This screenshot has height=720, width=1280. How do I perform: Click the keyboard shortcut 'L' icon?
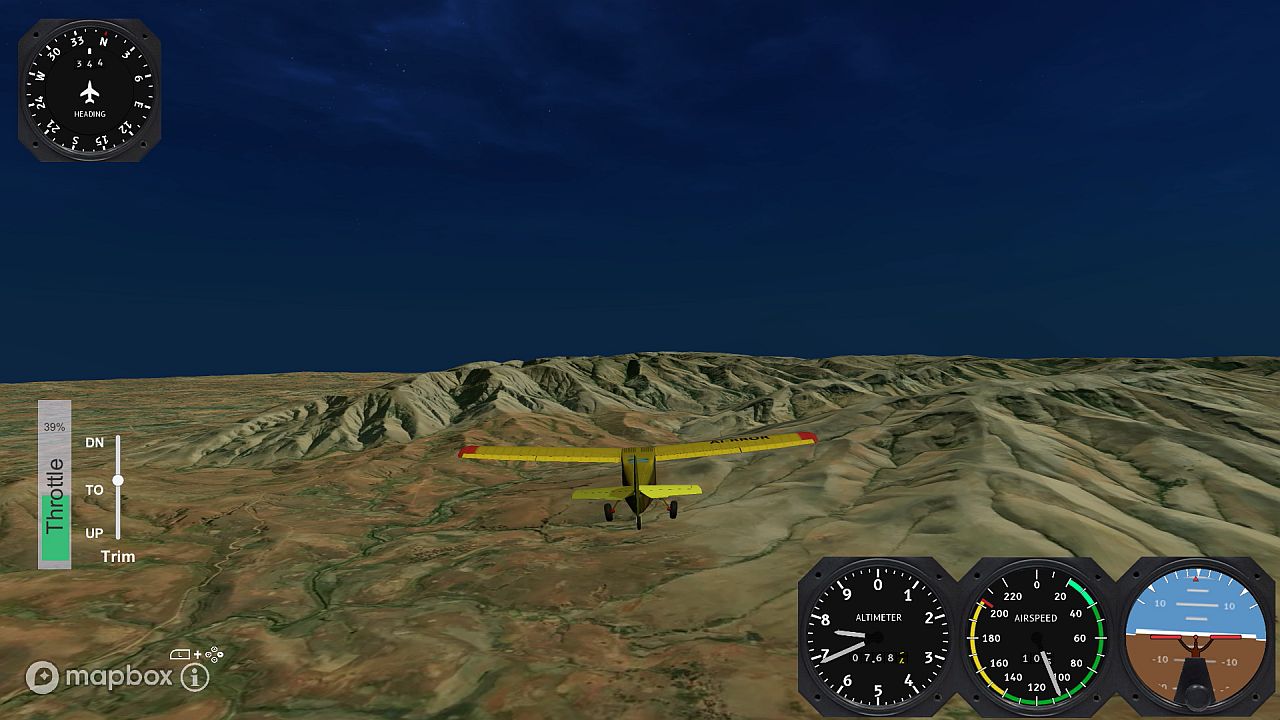(180, 654)
